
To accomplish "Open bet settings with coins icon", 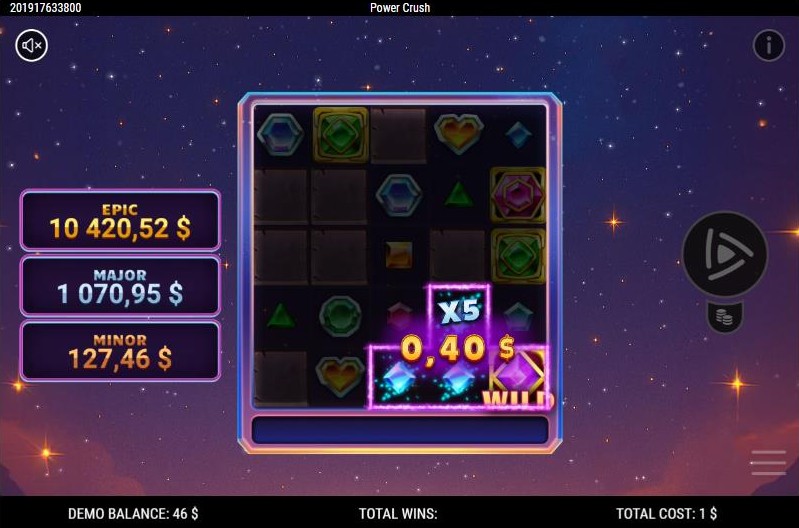I will point(726,318).
